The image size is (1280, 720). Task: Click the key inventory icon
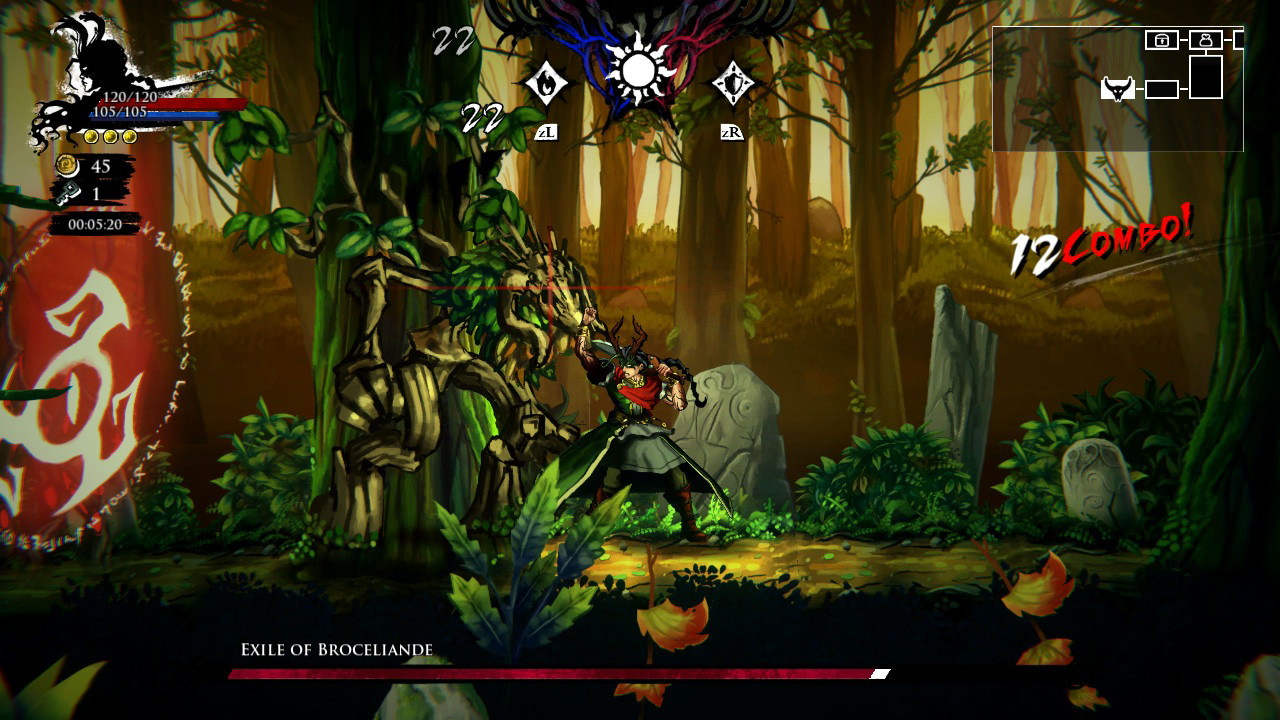click(x=69, y=191)
